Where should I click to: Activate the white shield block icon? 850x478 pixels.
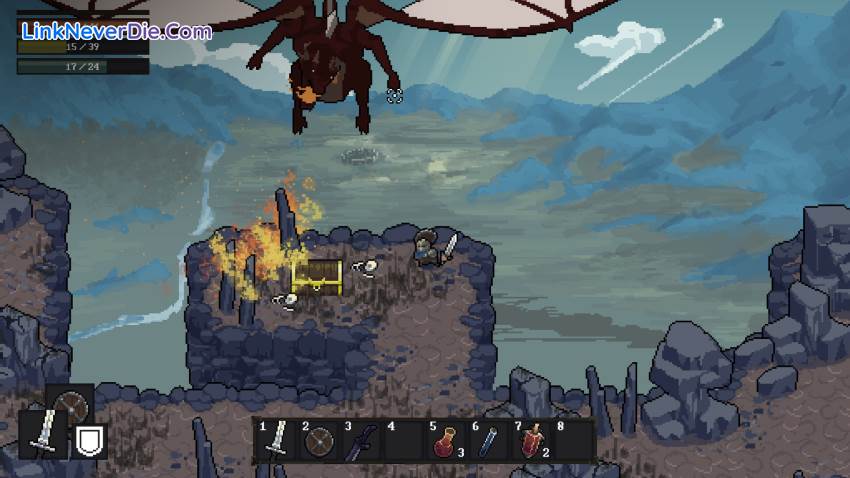coord(91,438)
